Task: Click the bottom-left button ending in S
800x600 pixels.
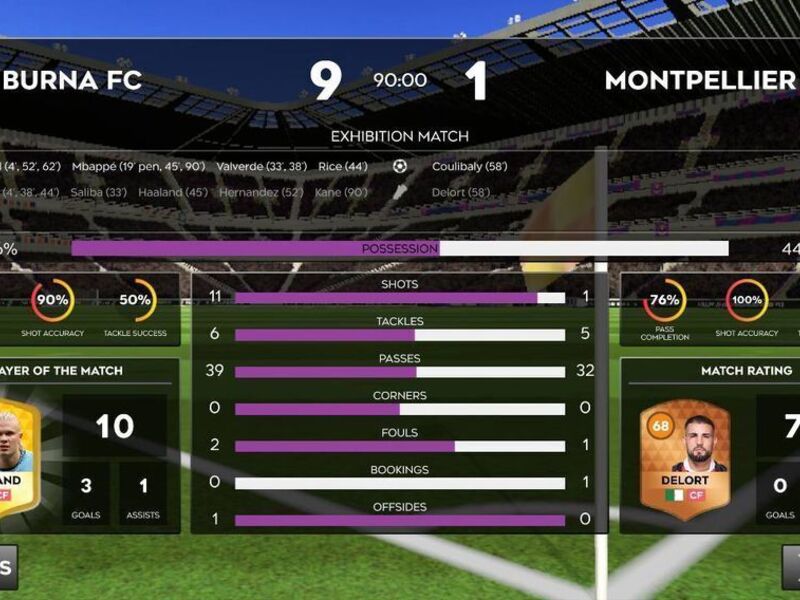Action: pyautogui.click(x=8, y=567)
